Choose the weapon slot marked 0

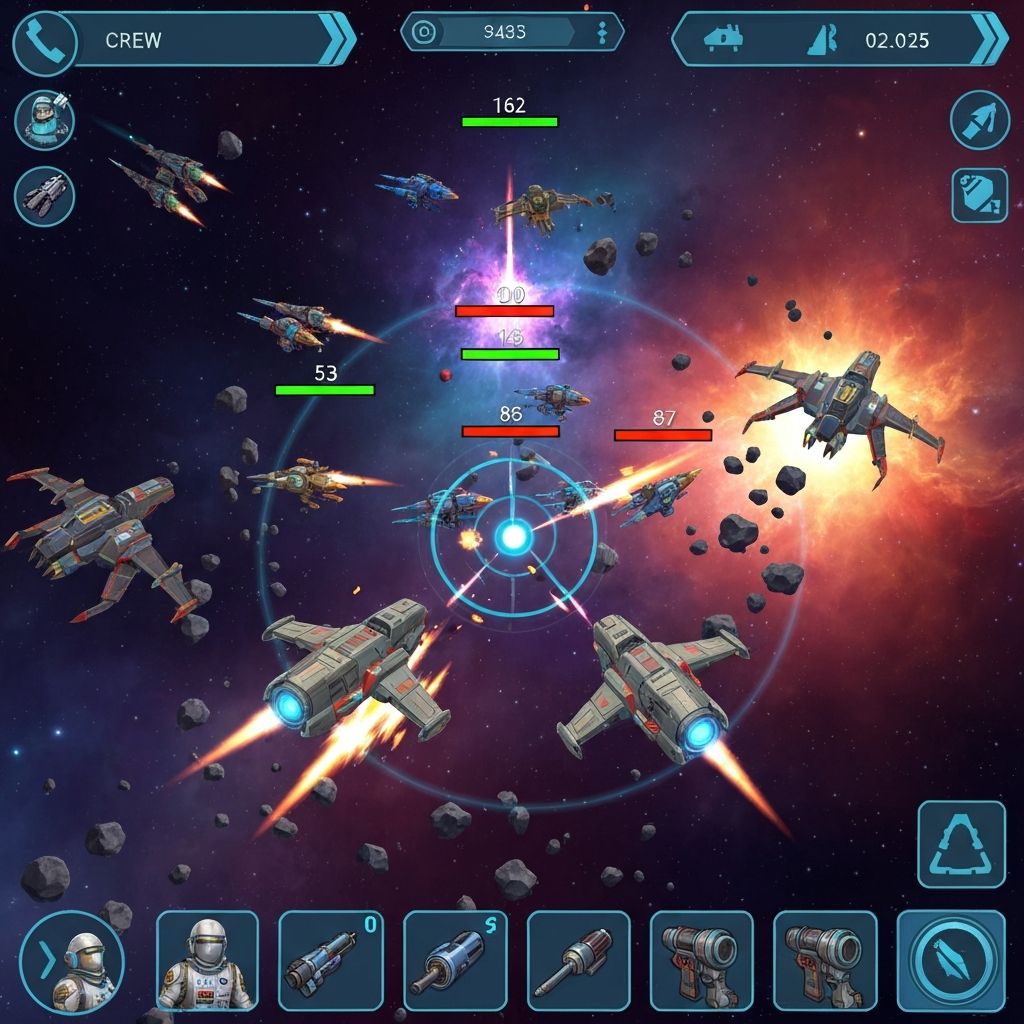click(x=330, y=962)
